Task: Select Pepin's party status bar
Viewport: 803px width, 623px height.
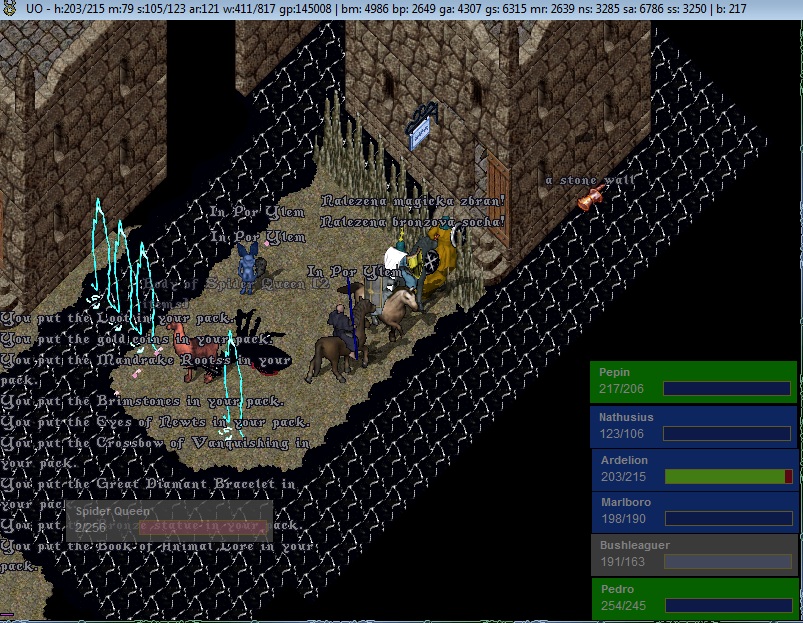Action: (x=693, y=381)
